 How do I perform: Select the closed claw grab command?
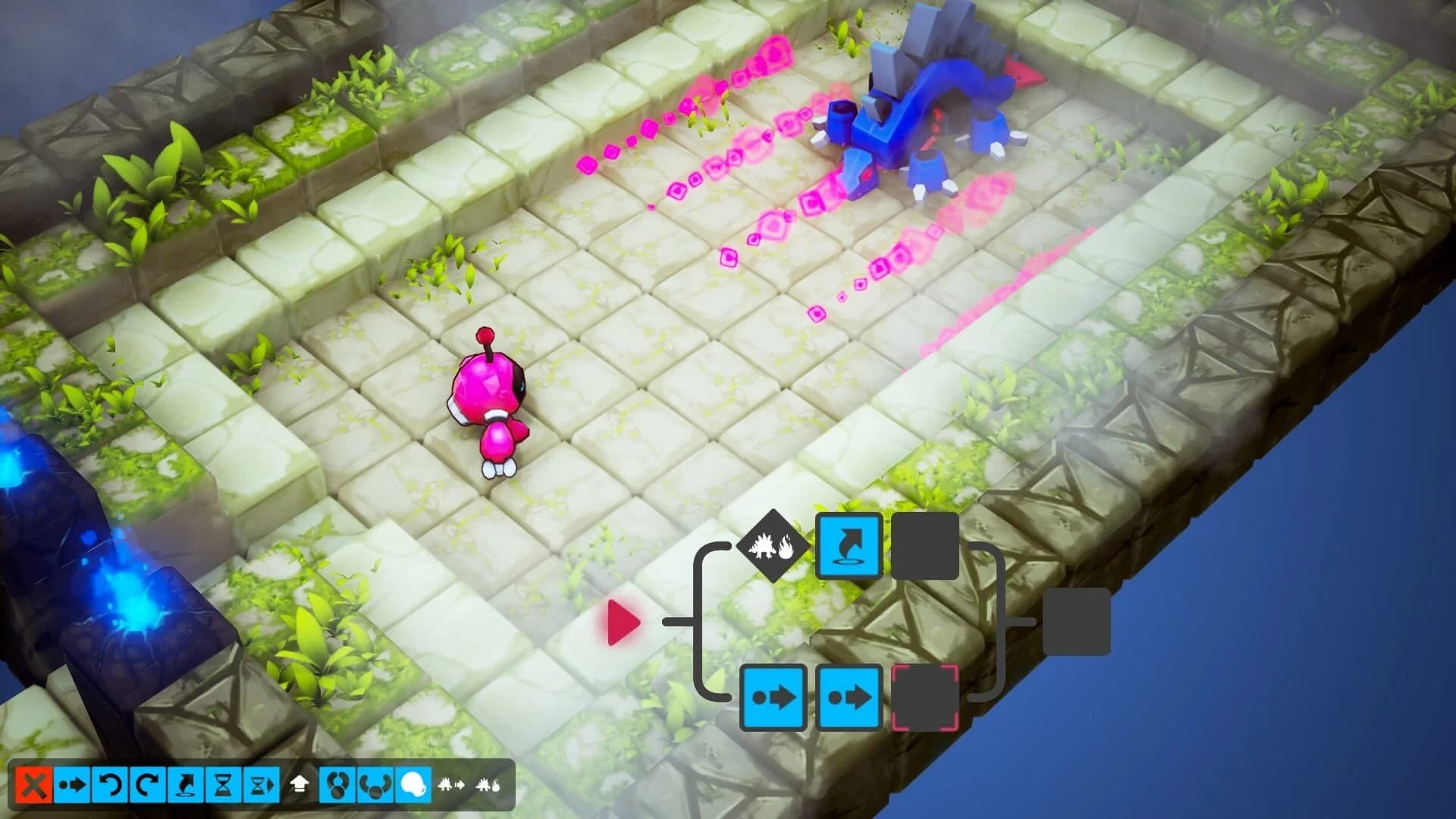pos(339,786)
